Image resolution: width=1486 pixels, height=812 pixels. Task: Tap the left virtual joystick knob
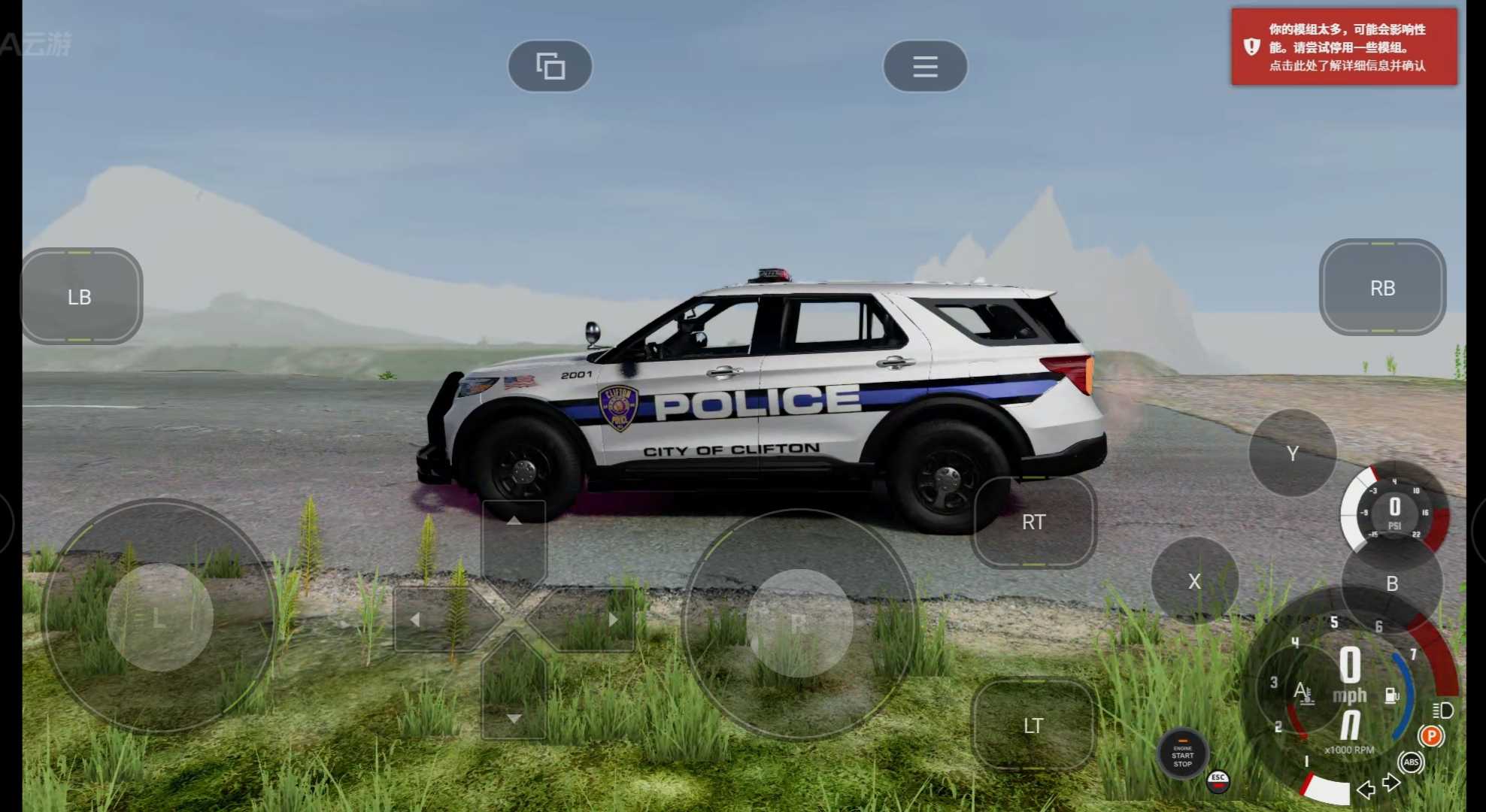pos(159,618)
